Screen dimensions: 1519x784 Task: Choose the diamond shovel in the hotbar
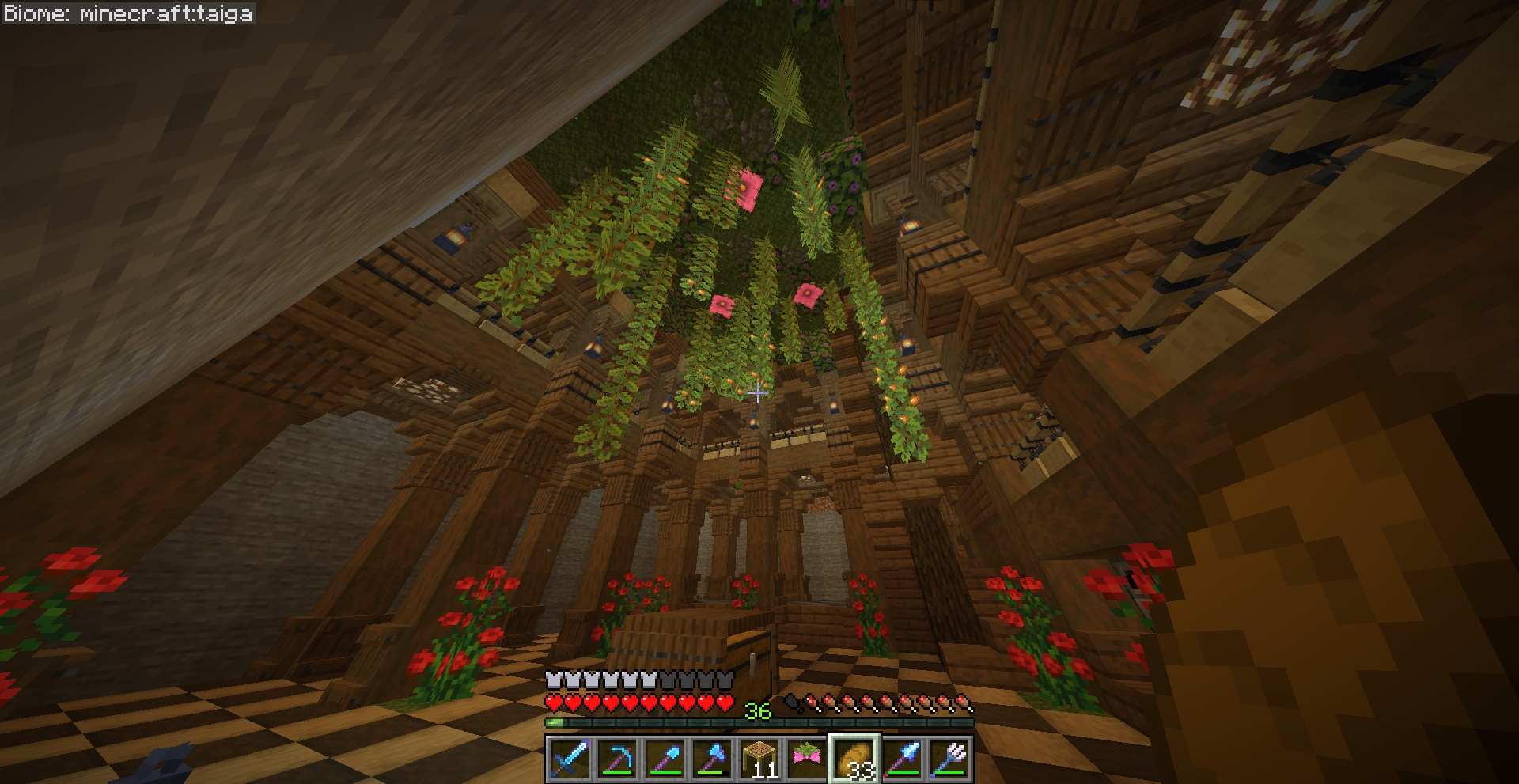664,759
